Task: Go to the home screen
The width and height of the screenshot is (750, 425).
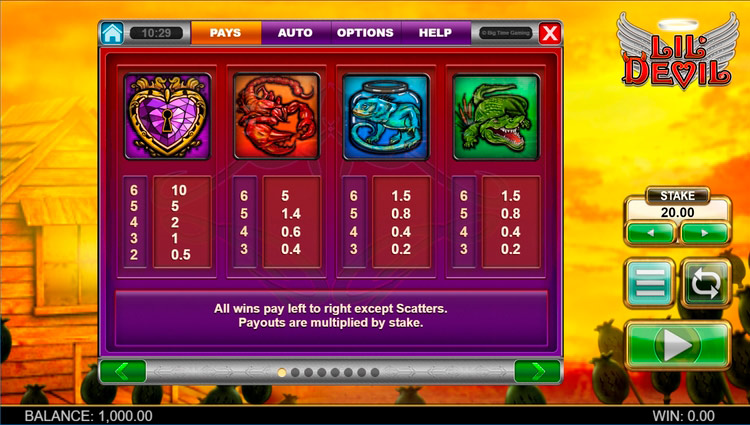Action: pos(112,32)
